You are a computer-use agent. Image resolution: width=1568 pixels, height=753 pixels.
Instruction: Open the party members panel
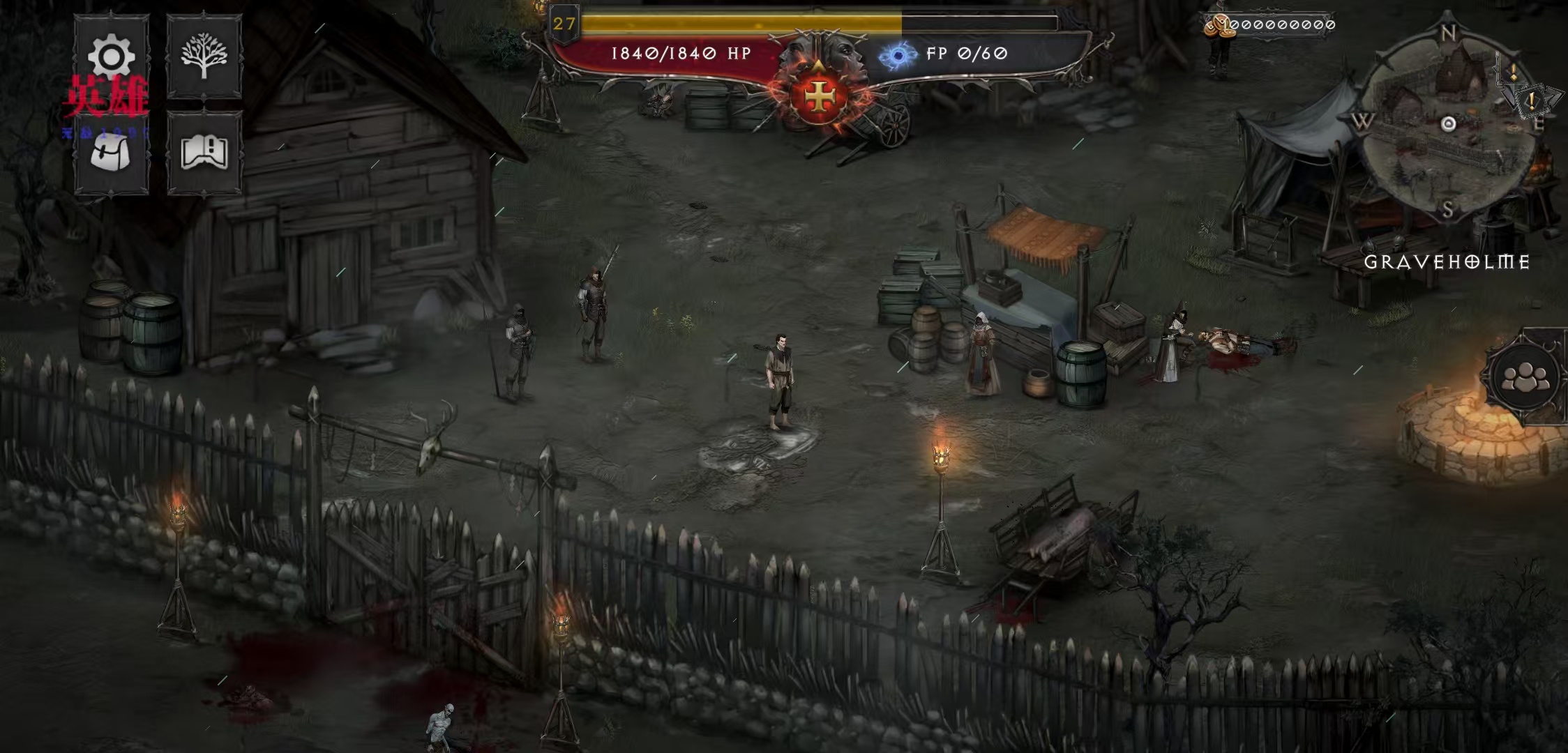point(1525,377)
